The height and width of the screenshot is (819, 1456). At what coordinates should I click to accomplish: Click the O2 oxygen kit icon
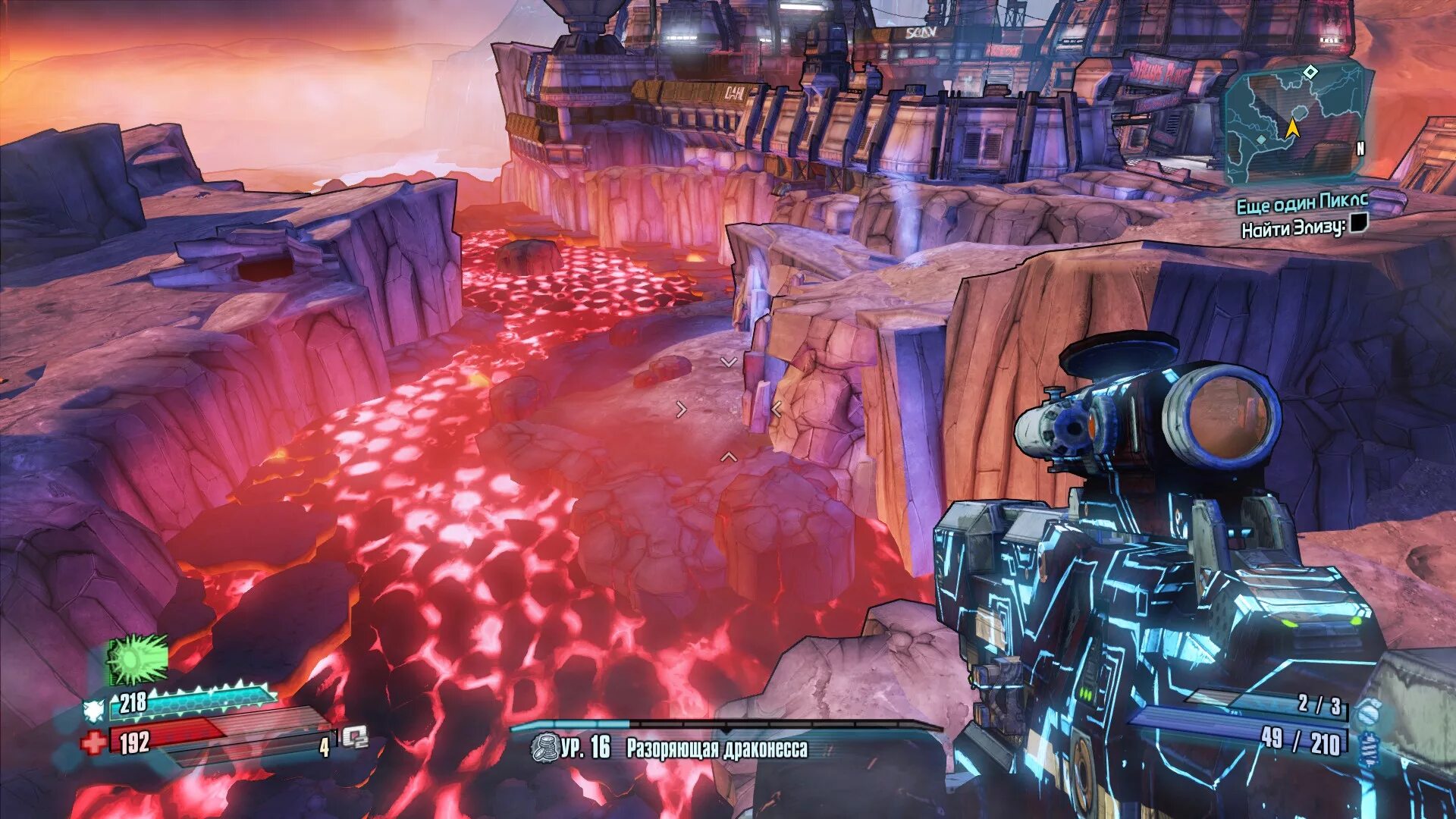click(354, 737)
